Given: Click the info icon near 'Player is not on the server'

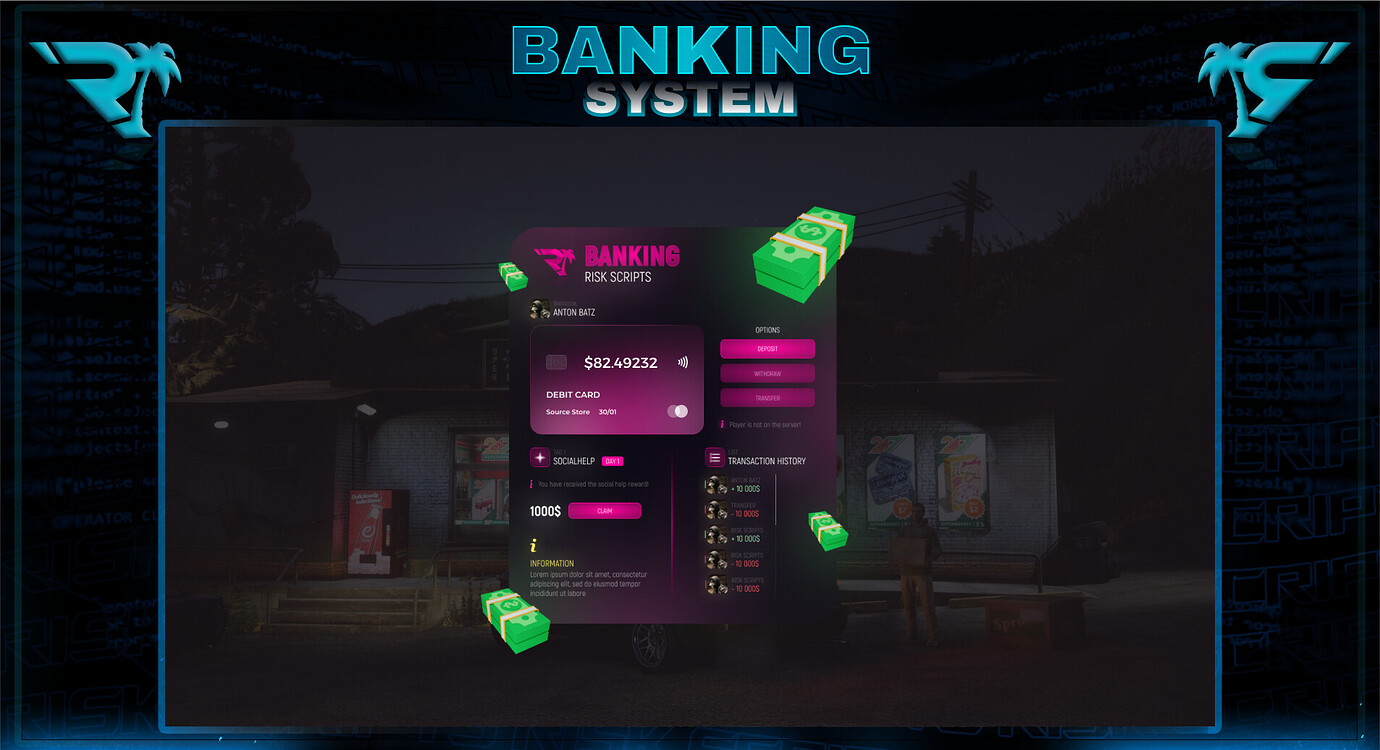Looking at the screenshot, I should (722, 423).
